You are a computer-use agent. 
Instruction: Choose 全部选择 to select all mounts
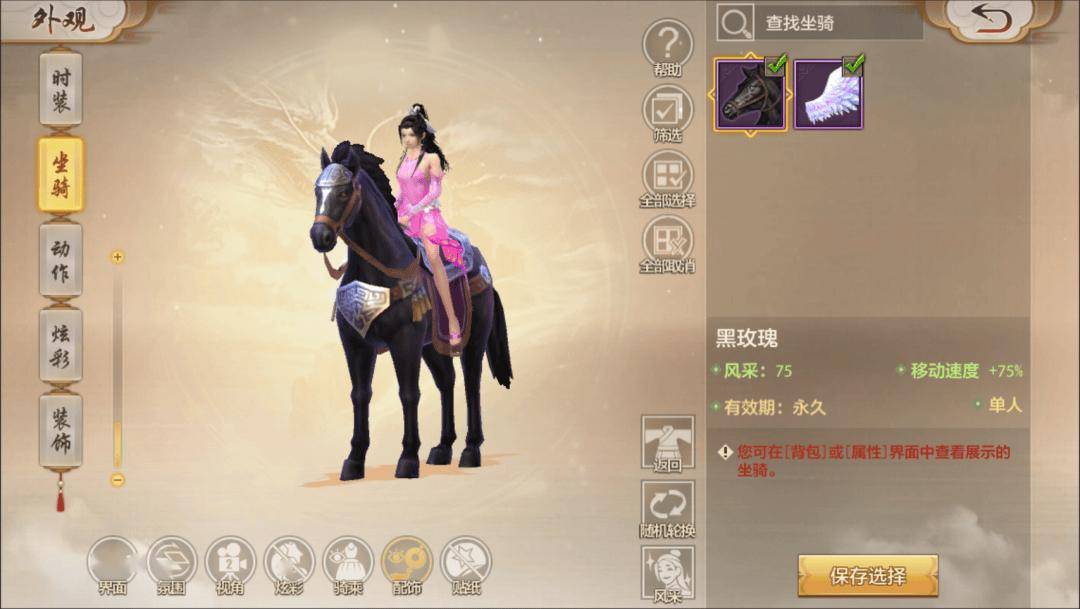(x=668, y=176)
